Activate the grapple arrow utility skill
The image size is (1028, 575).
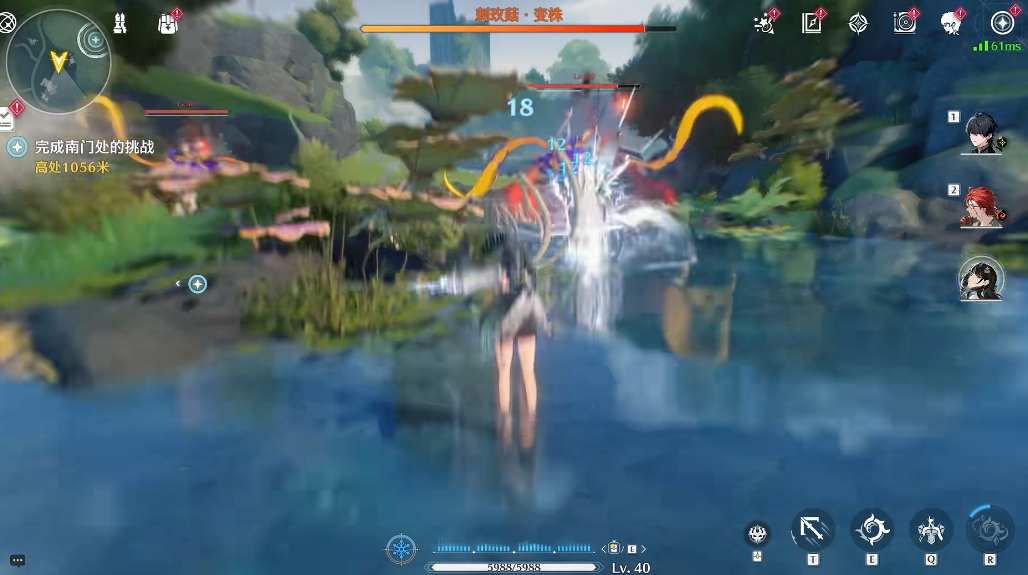pyautogui.click(x=812, y=530)
